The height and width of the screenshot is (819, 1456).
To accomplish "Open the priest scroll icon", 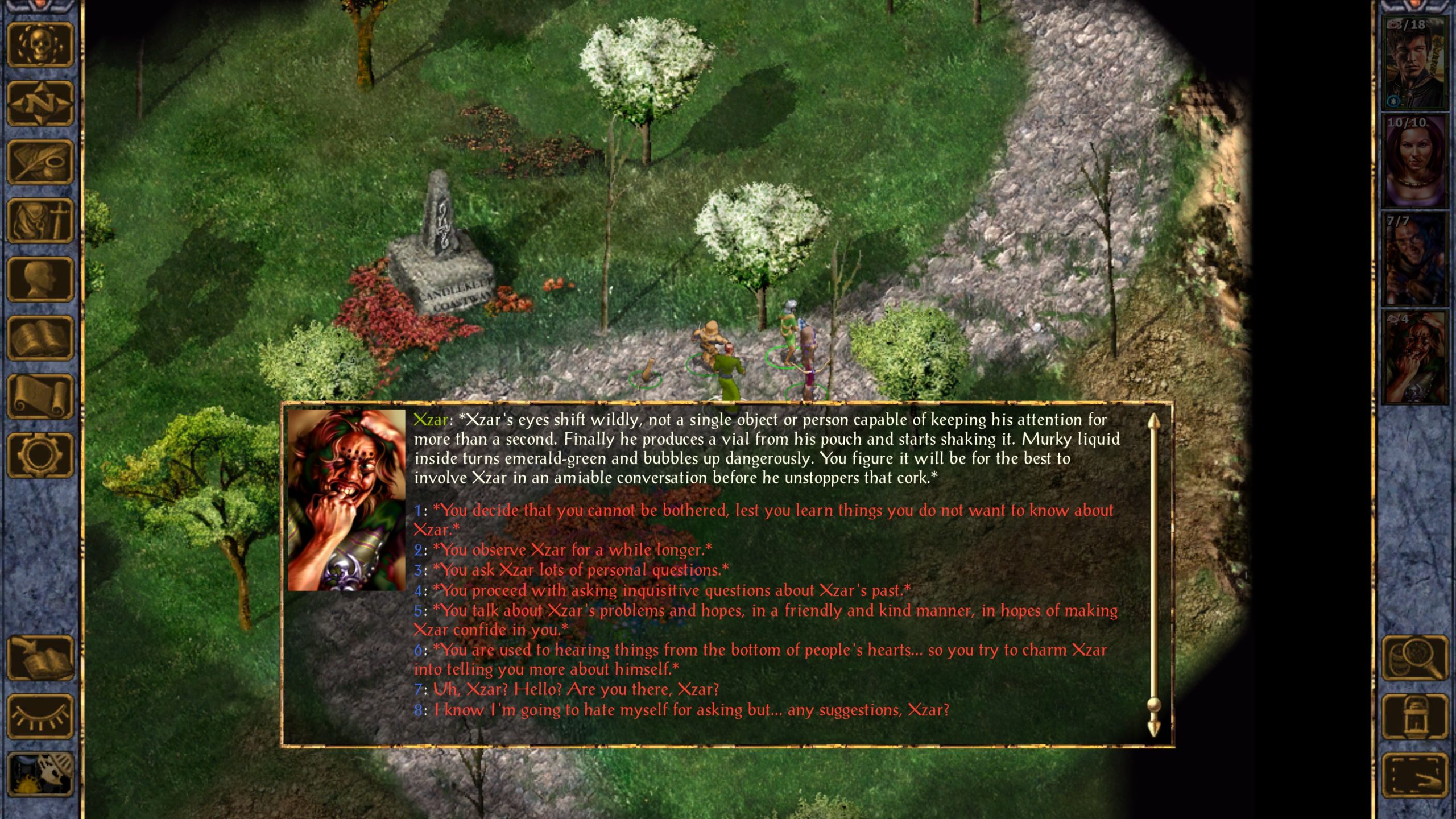I will pyautogui.click(x=40, y=396).
